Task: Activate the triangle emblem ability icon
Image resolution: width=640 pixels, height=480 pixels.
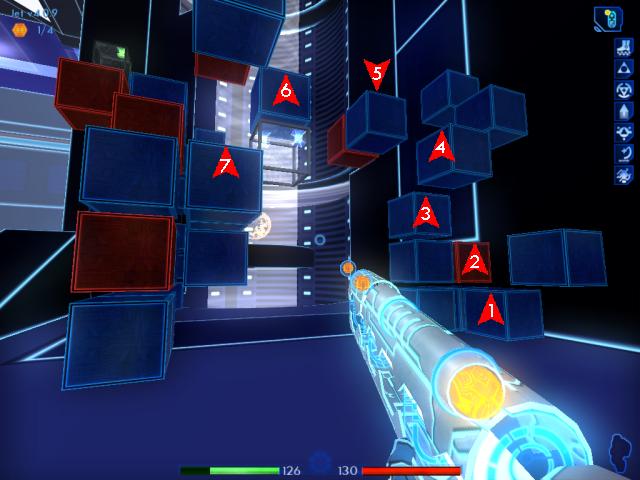Action: 623,68
